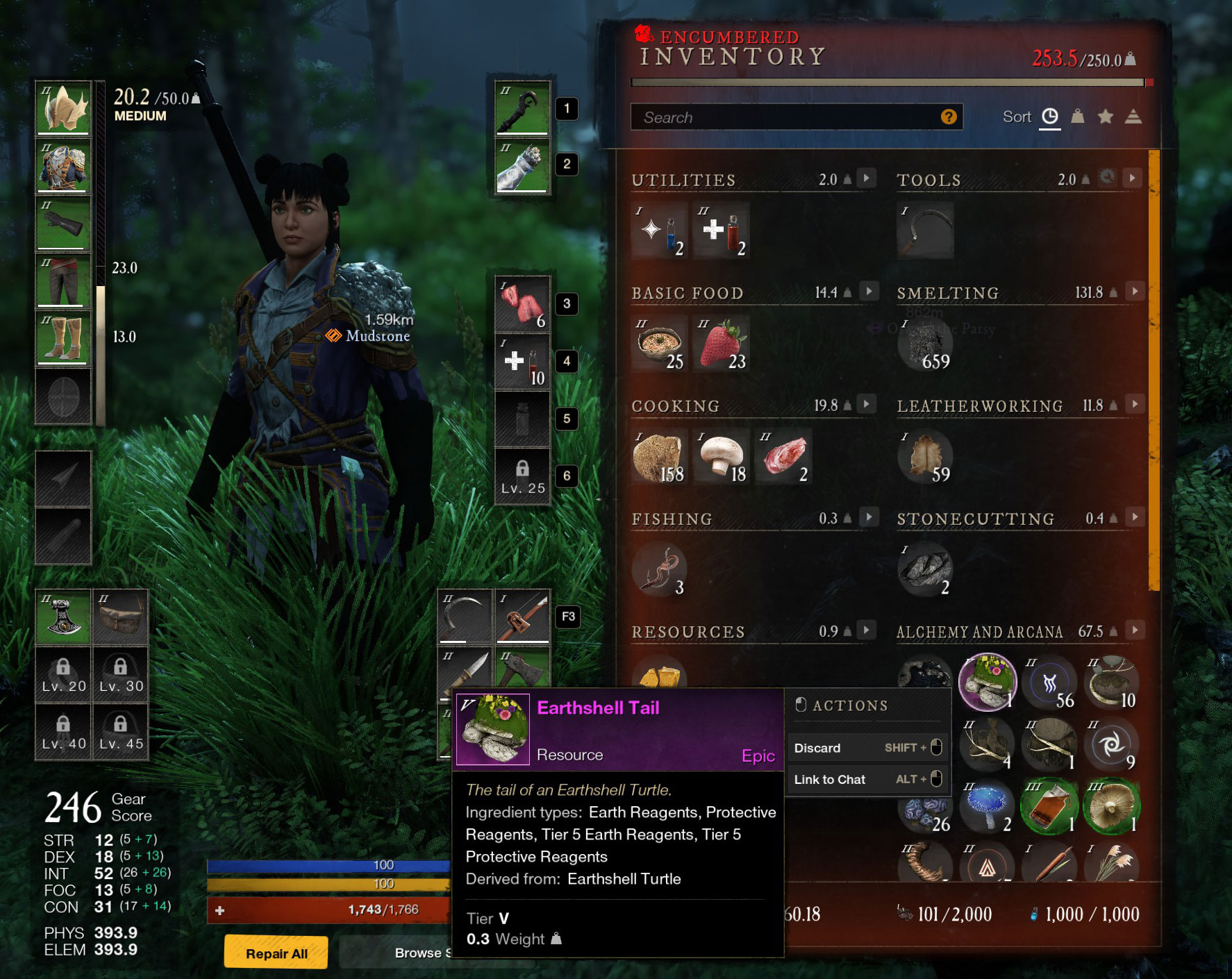Image resolution: width=1232 pixels, height=979 pixels.
Task: Expand the Smelting category arrow
Action: point(1134,292)
